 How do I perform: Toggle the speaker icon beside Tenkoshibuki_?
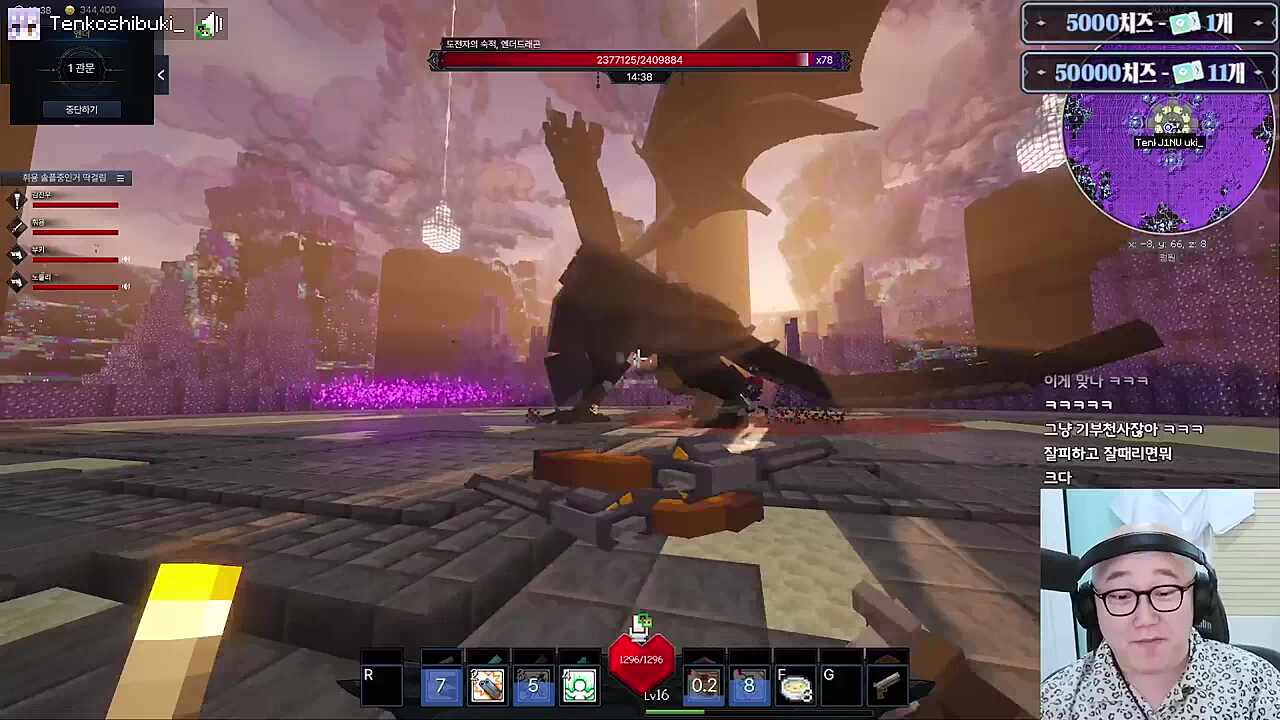(x=209, y=25)
